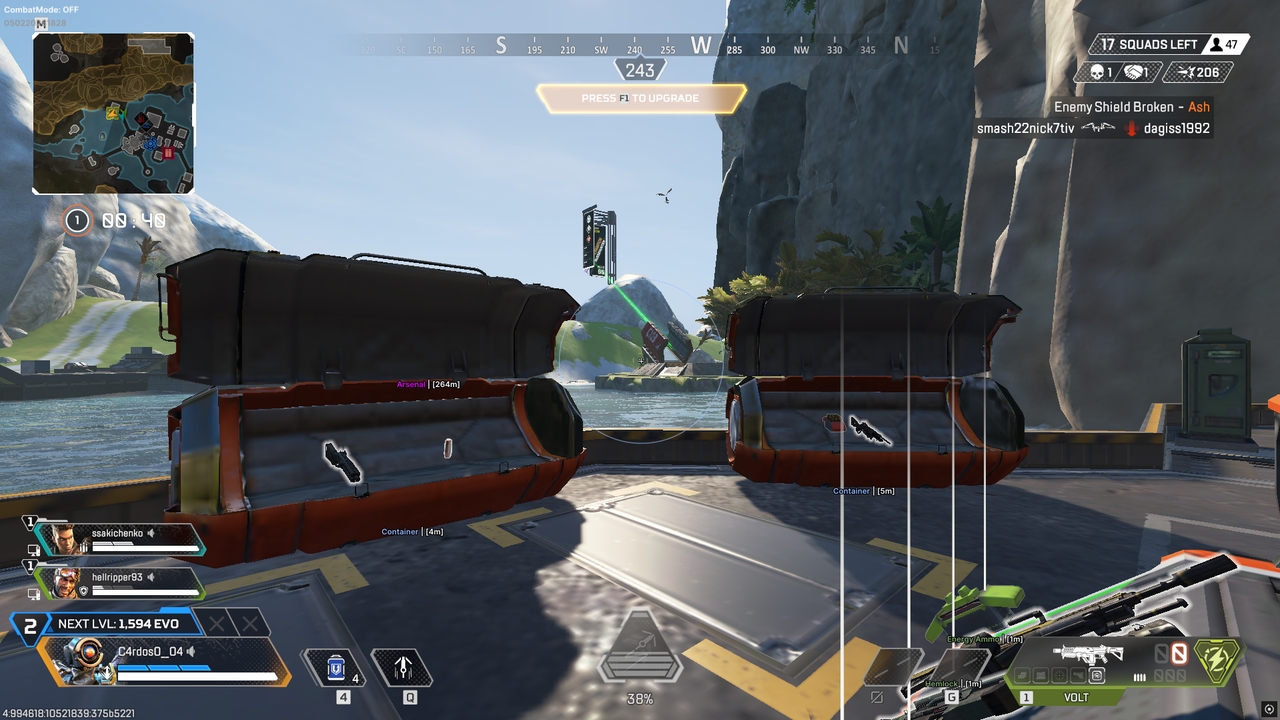This screenshot has height=720, width=1280.
Task: Select teammate ssakichenko's squad card
Action: (x=118, y=539)
